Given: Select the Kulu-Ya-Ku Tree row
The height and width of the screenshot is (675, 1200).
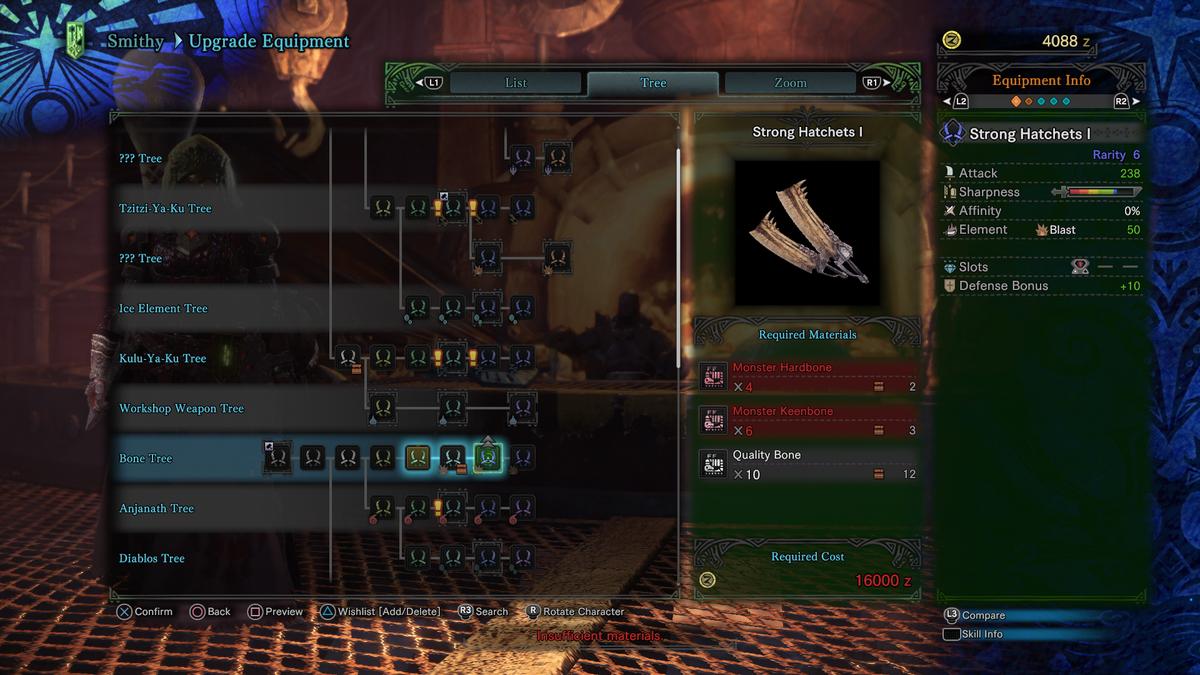Looking at the screenshot, I should [163, 358].
